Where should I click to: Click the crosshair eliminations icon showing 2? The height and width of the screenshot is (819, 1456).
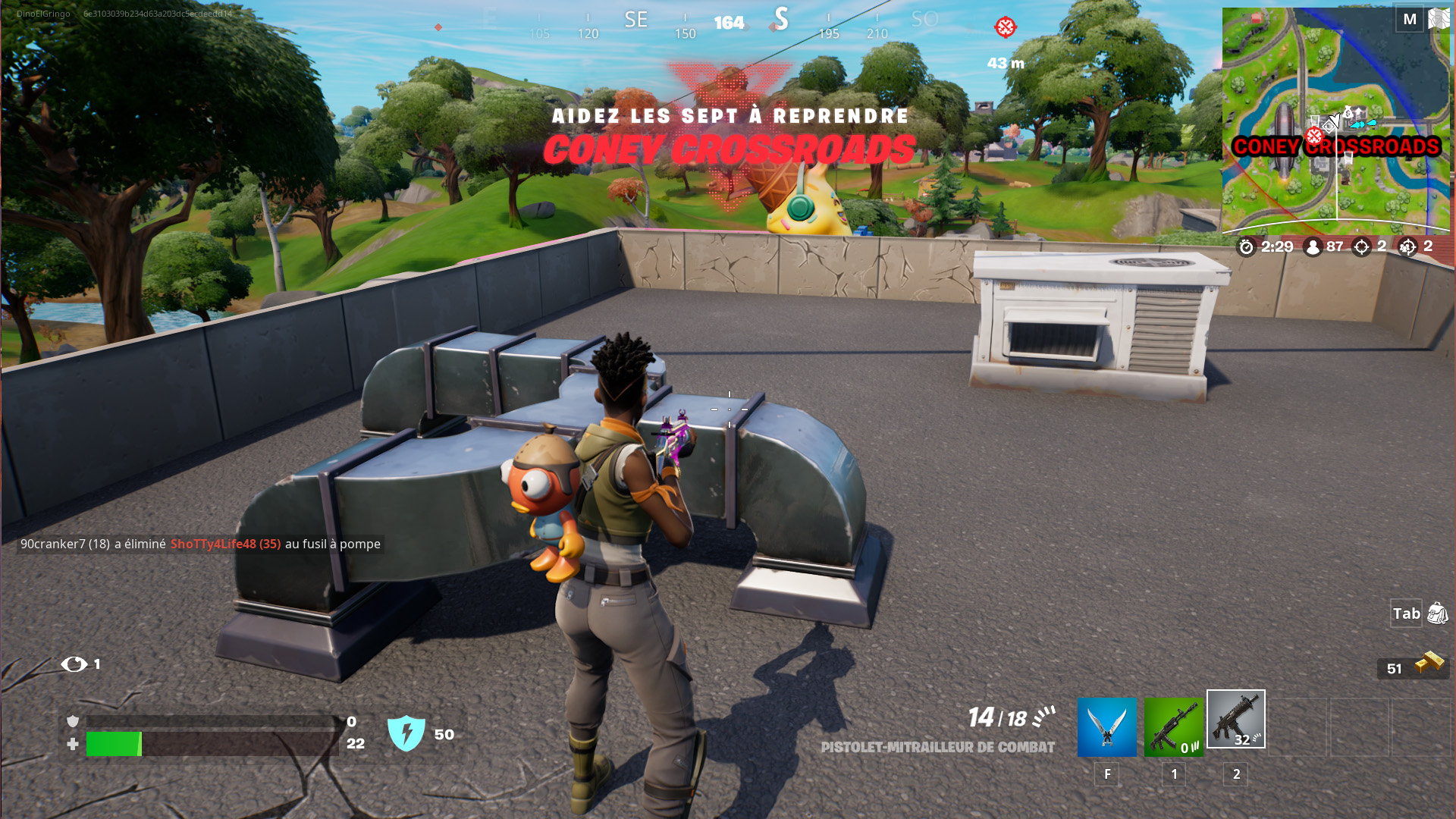point(1361,246)
